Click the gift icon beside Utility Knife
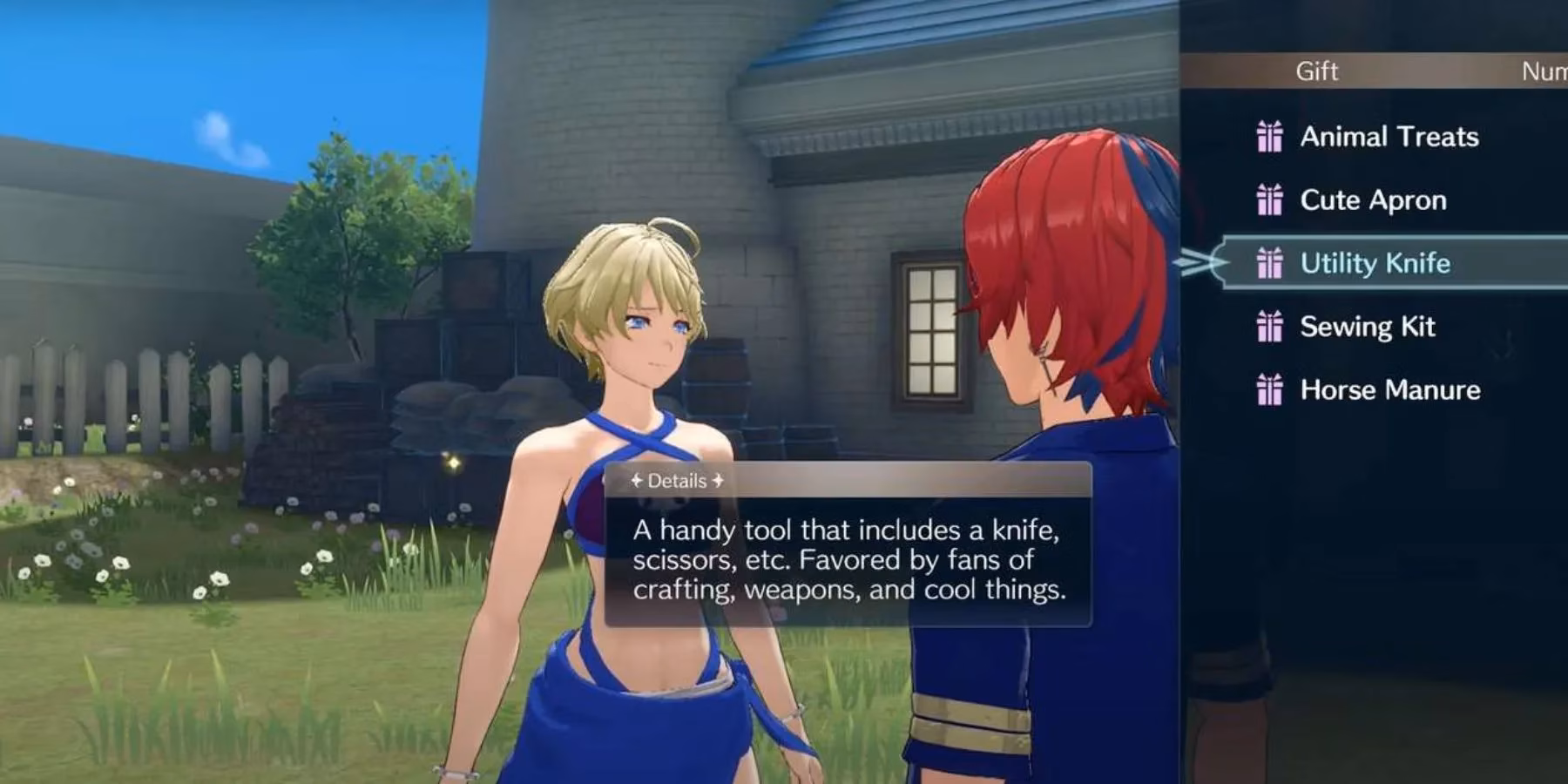Image resolution: width=1568 pixels, height=784 pixels. click(x=1271, y=263)
